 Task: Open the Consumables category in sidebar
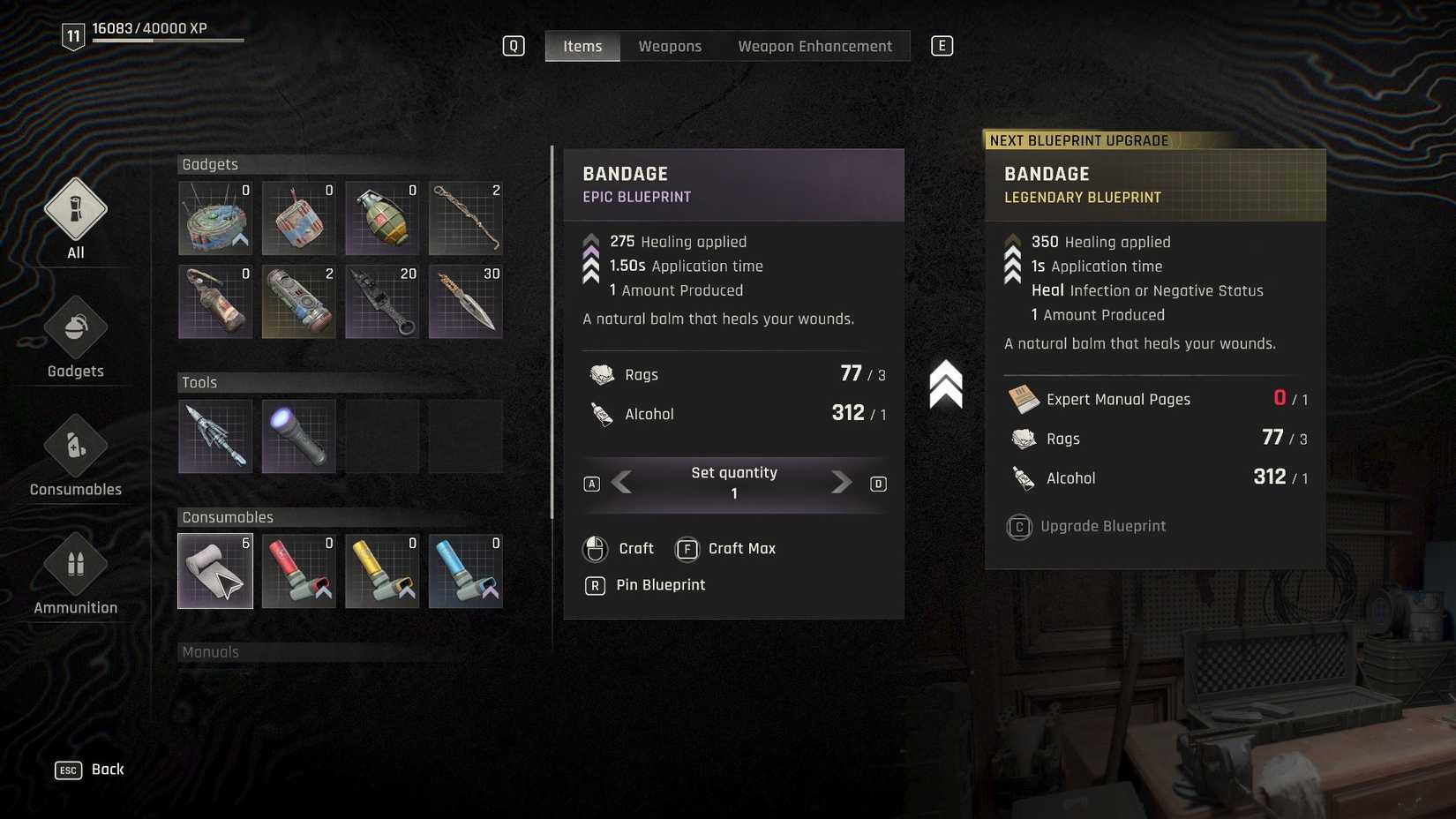point(75,456)
